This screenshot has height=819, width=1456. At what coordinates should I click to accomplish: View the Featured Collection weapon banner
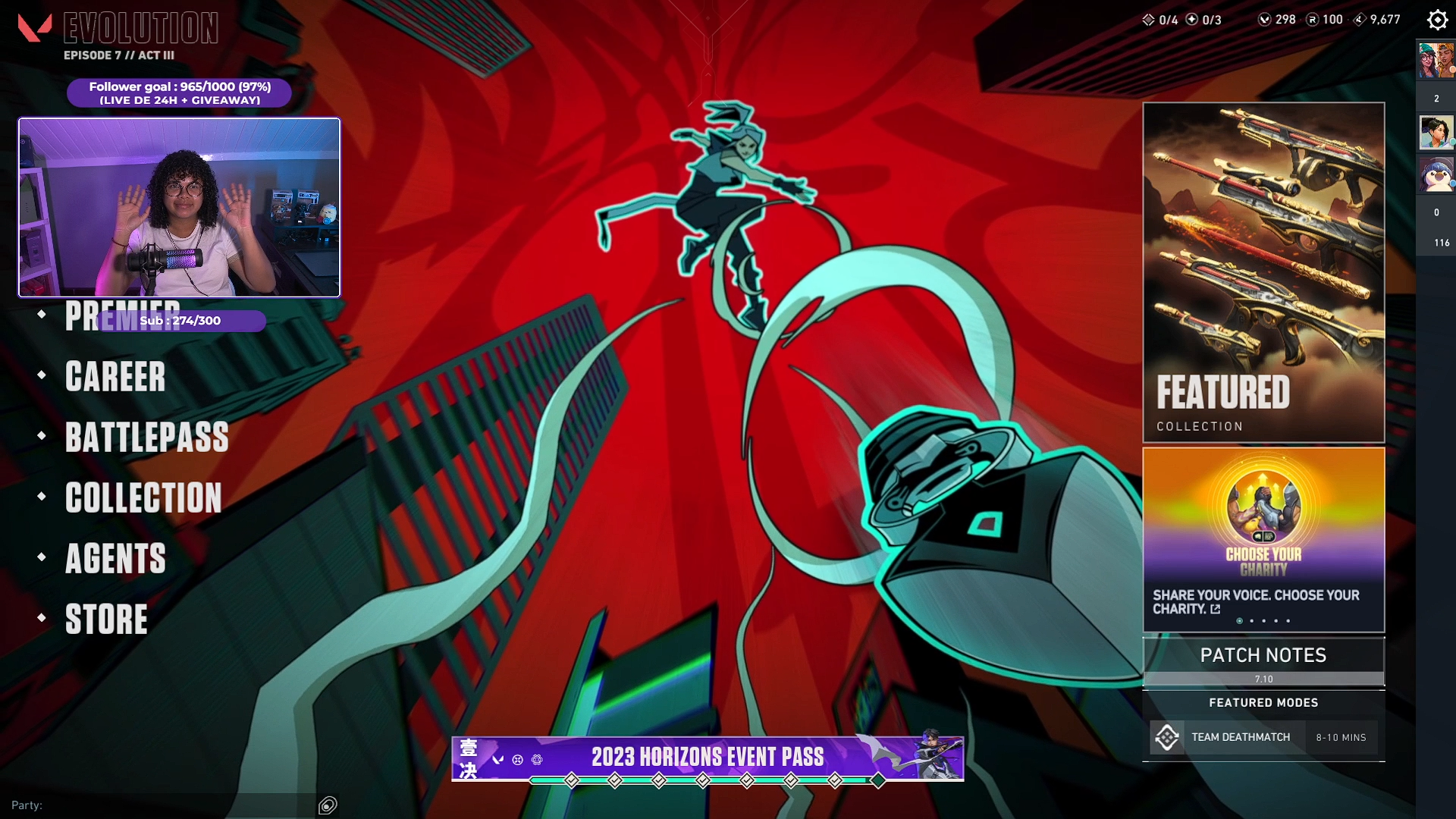coord(1263,272)
